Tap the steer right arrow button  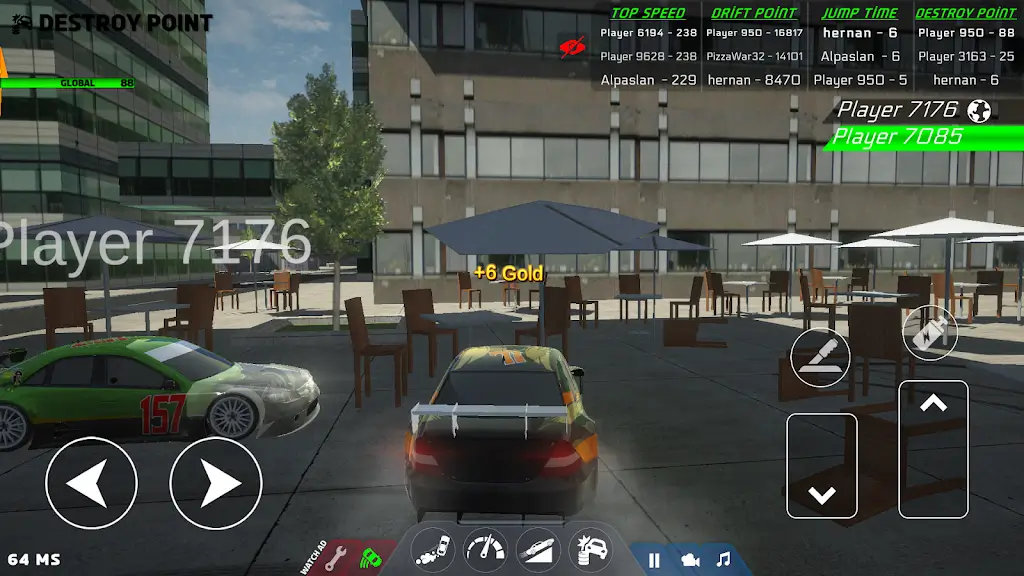[216, 484]
